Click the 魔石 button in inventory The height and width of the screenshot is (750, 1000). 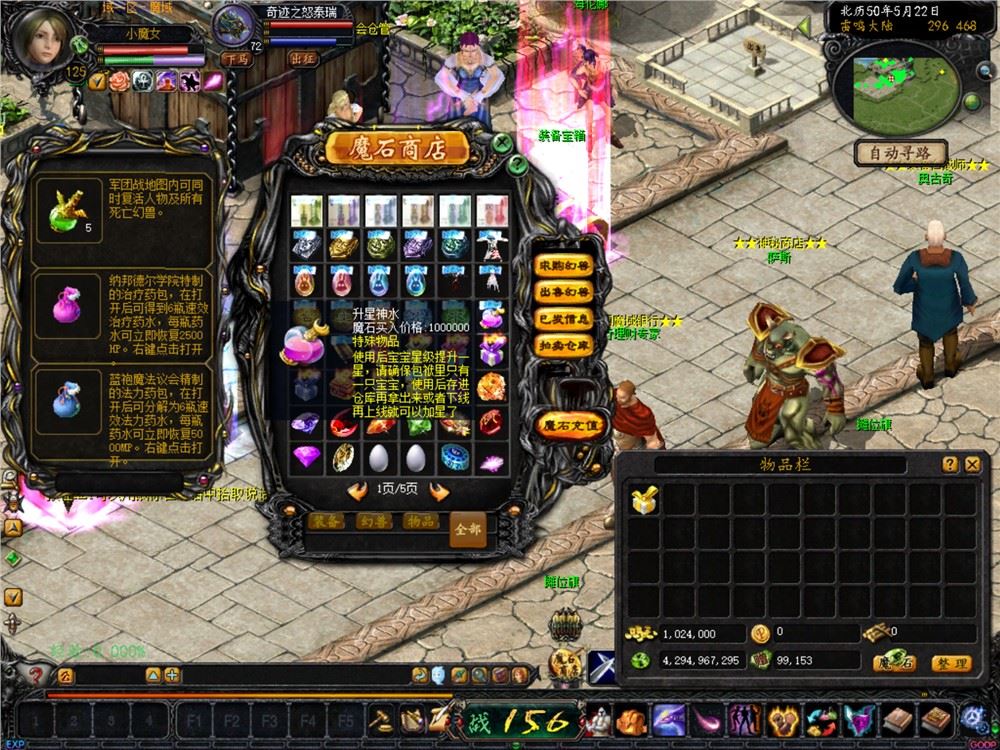893,662
